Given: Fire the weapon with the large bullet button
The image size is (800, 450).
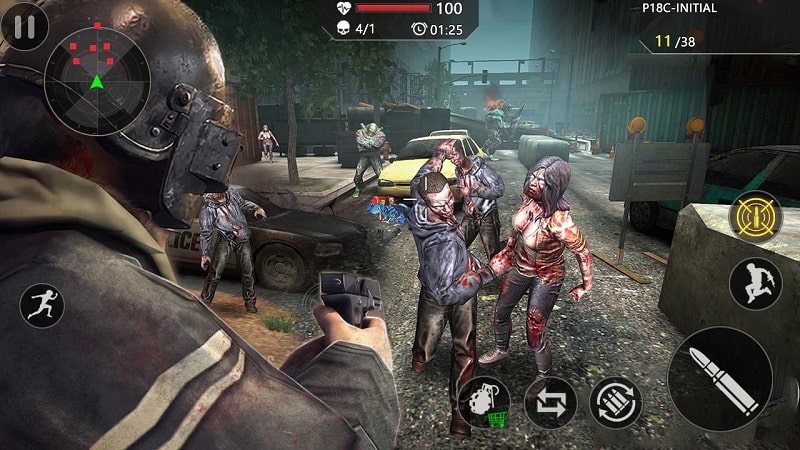Looking at the screenshot, I should [720, 379].
